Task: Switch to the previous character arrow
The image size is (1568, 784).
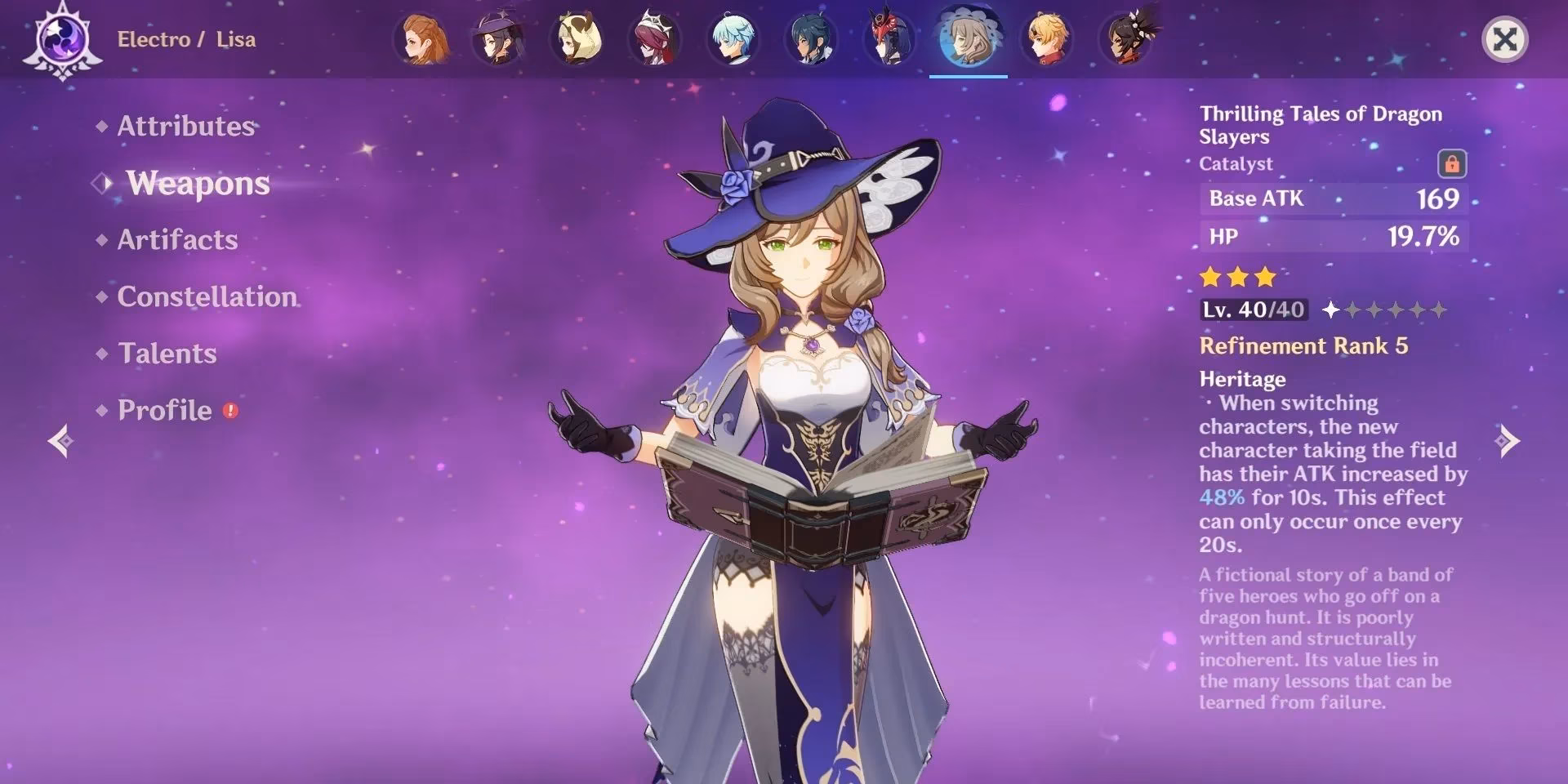Action: click(60, 441)
